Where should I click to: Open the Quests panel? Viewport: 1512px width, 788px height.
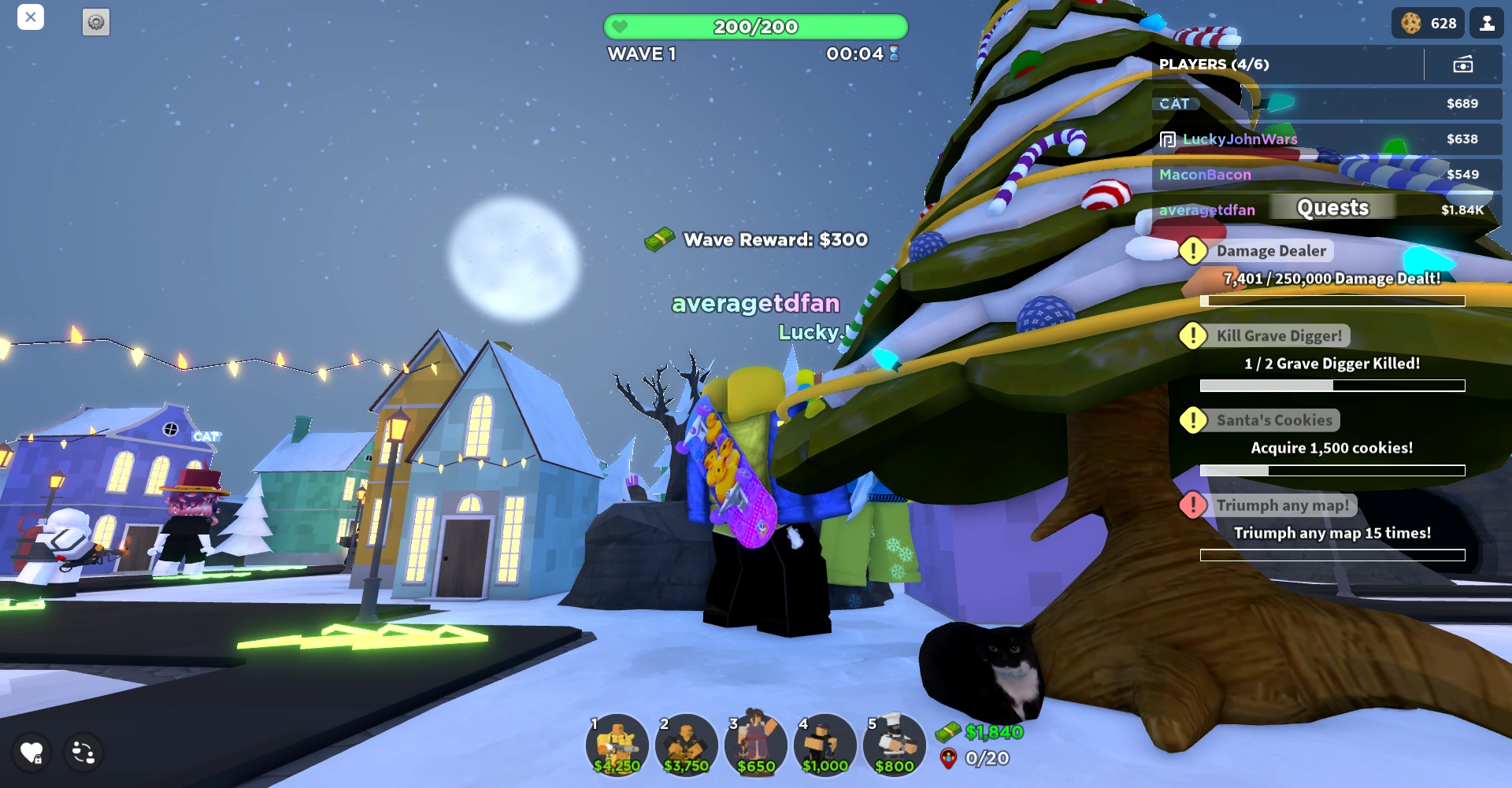click(x=1332, y=207)
